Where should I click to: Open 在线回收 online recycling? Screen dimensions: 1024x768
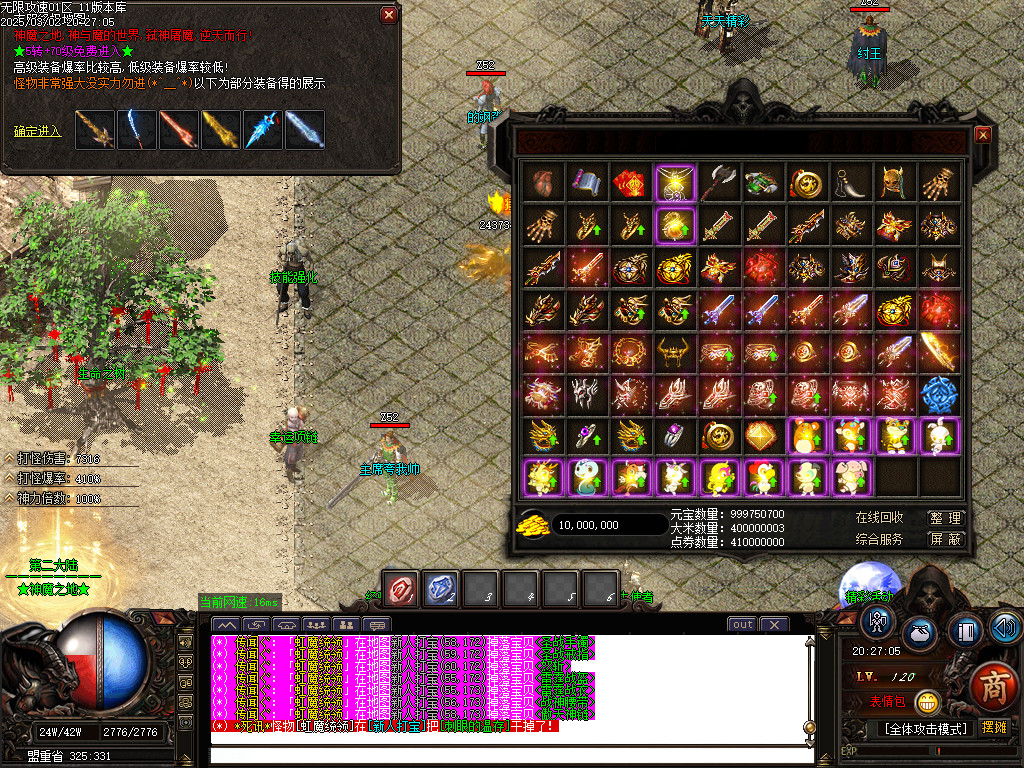[879, 518]
